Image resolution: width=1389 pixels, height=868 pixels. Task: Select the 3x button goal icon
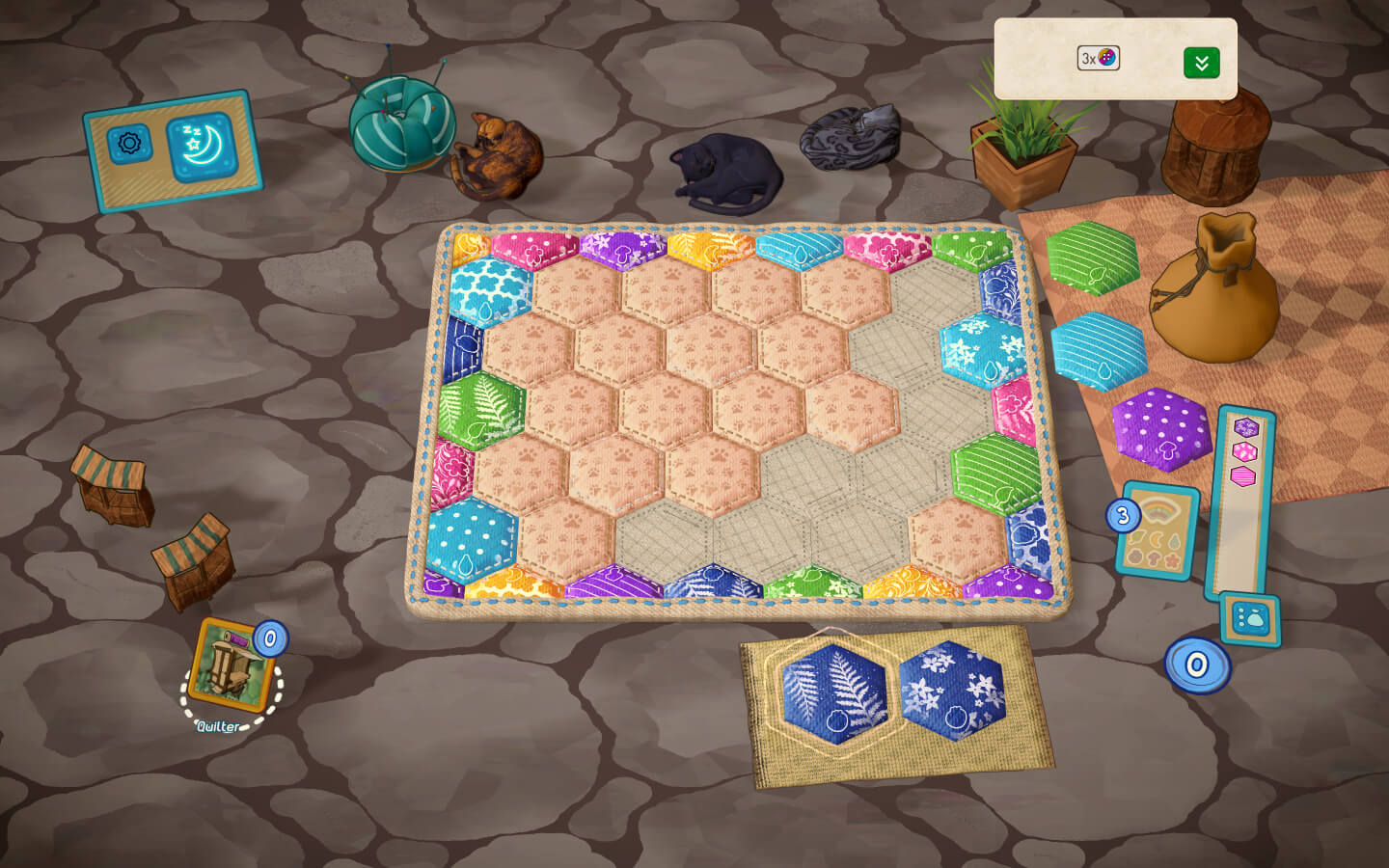coord(1099,58)
